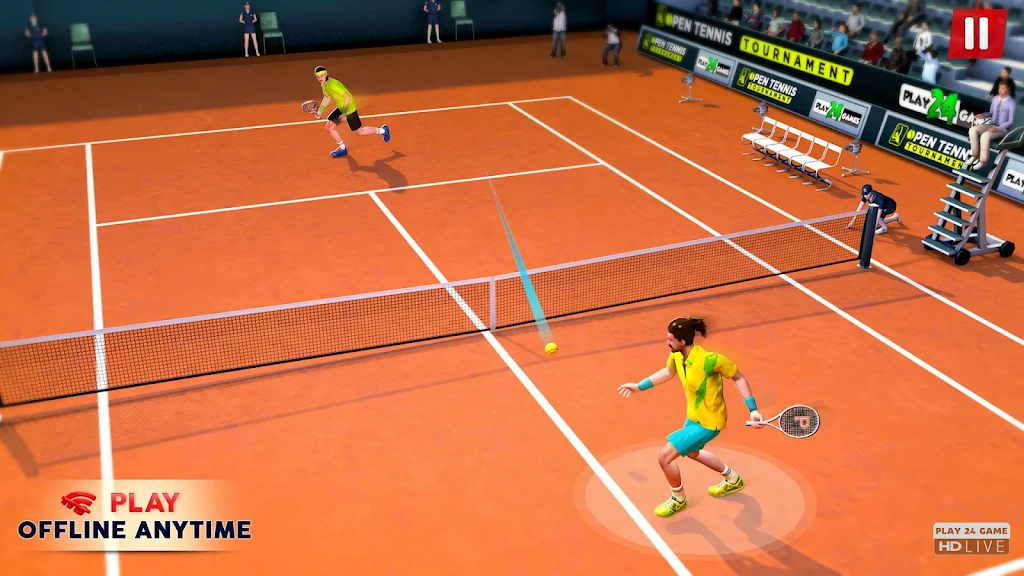
Task: Pause the match with the red button
Action: 977,34
